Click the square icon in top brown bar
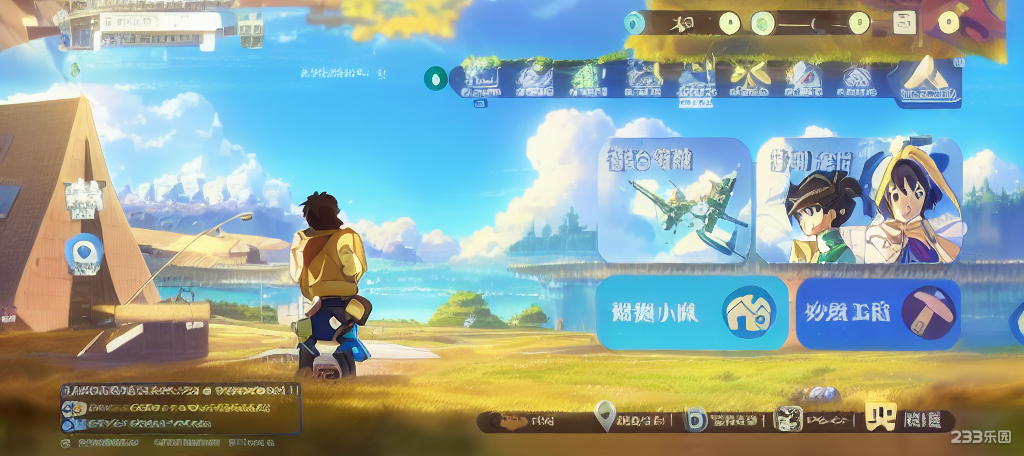The width and height of the screenshot is (1024, 456). tap(904, 23)
